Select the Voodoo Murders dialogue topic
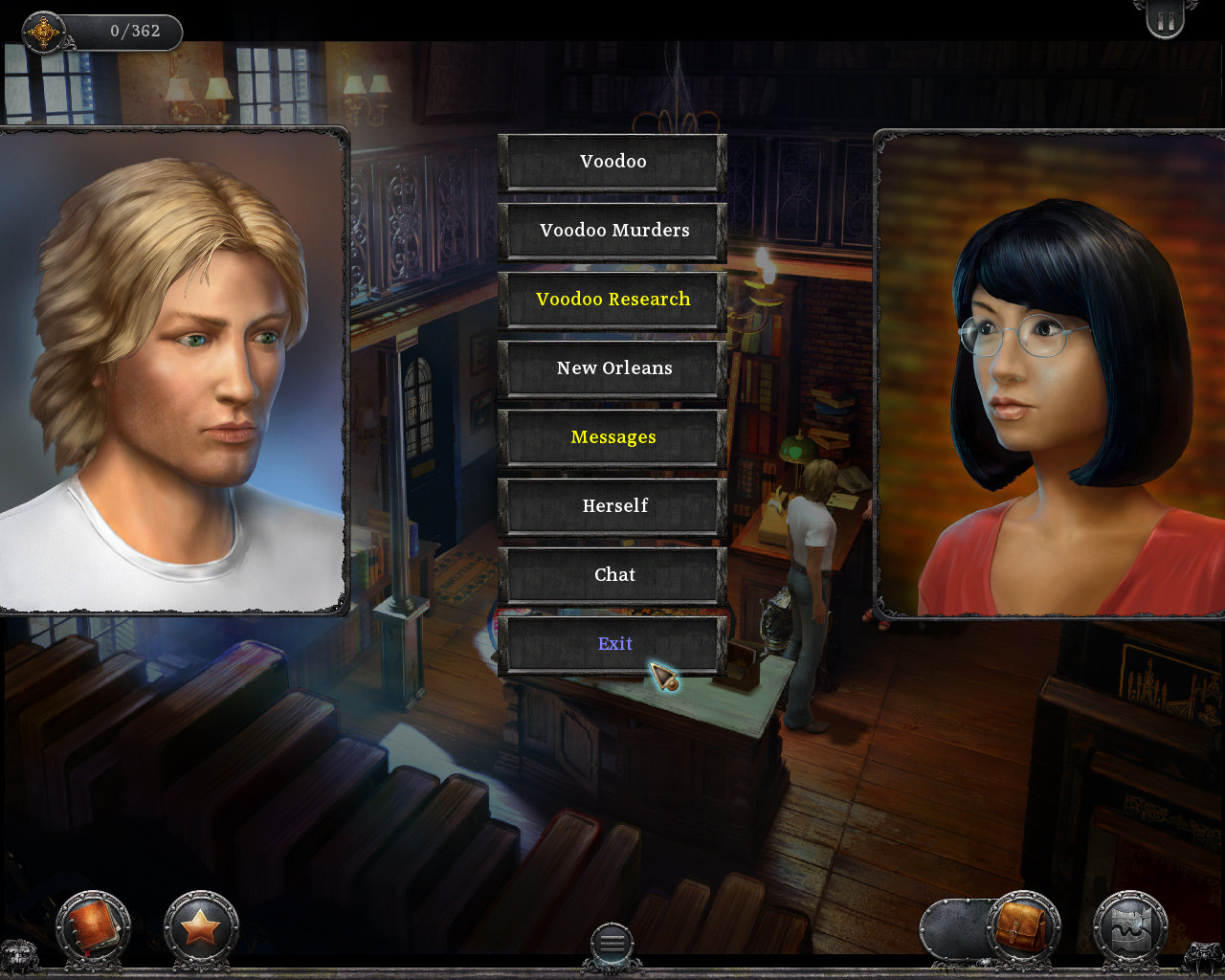The width and height of the screenshot is (1225, 980). [612, 231]
